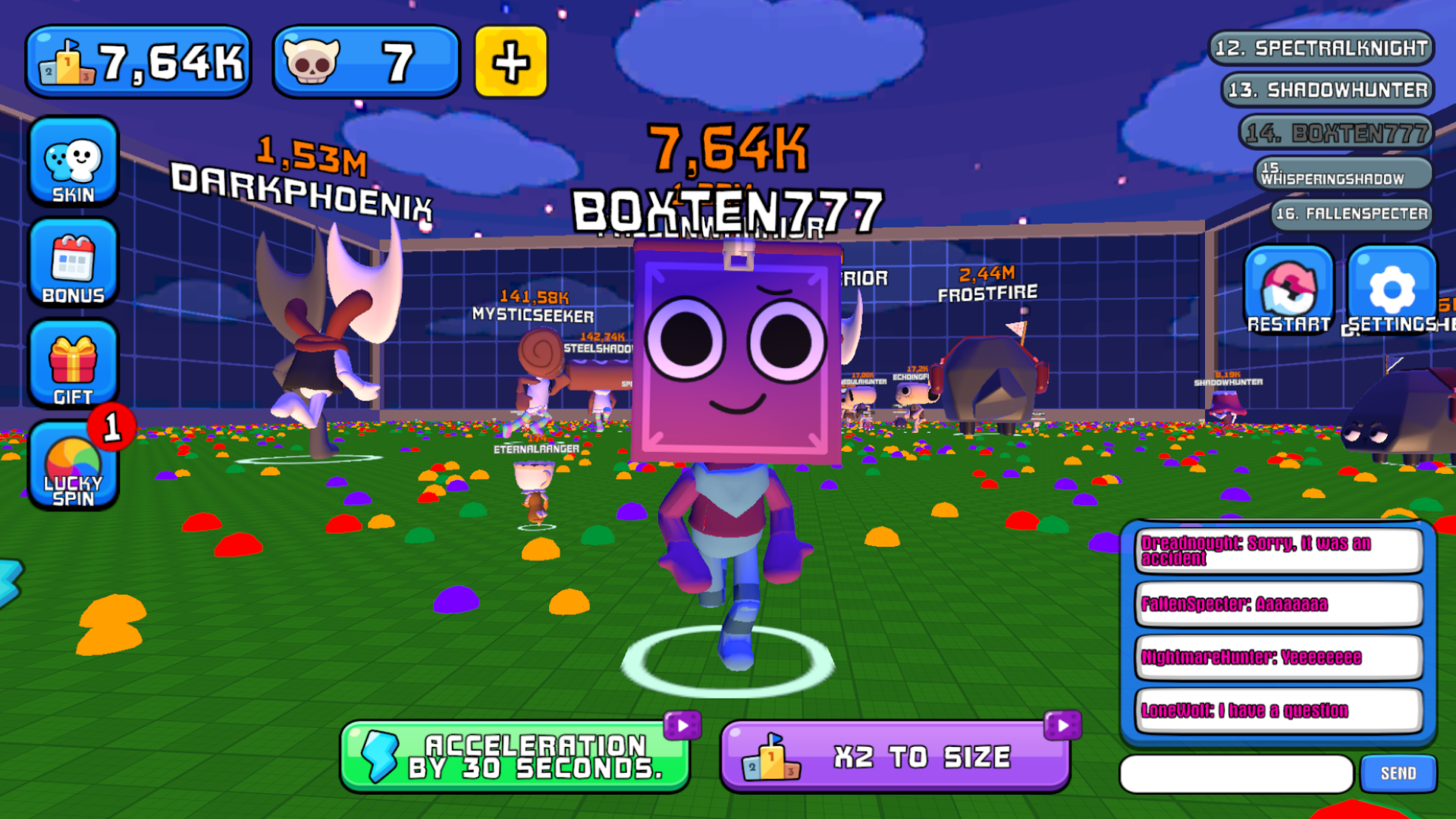Click the skull kill counter
This screenshot has width=1456, height=819.
coord(365,61)
